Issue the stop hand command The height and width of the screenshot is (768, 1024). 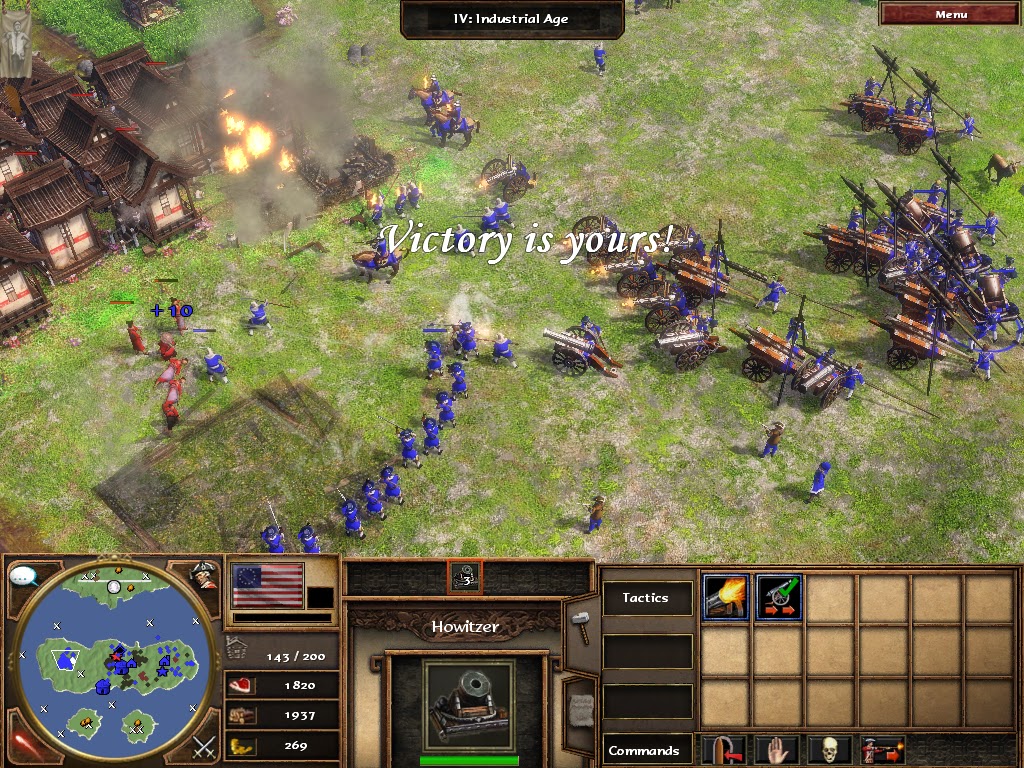(x=776, y=750)
